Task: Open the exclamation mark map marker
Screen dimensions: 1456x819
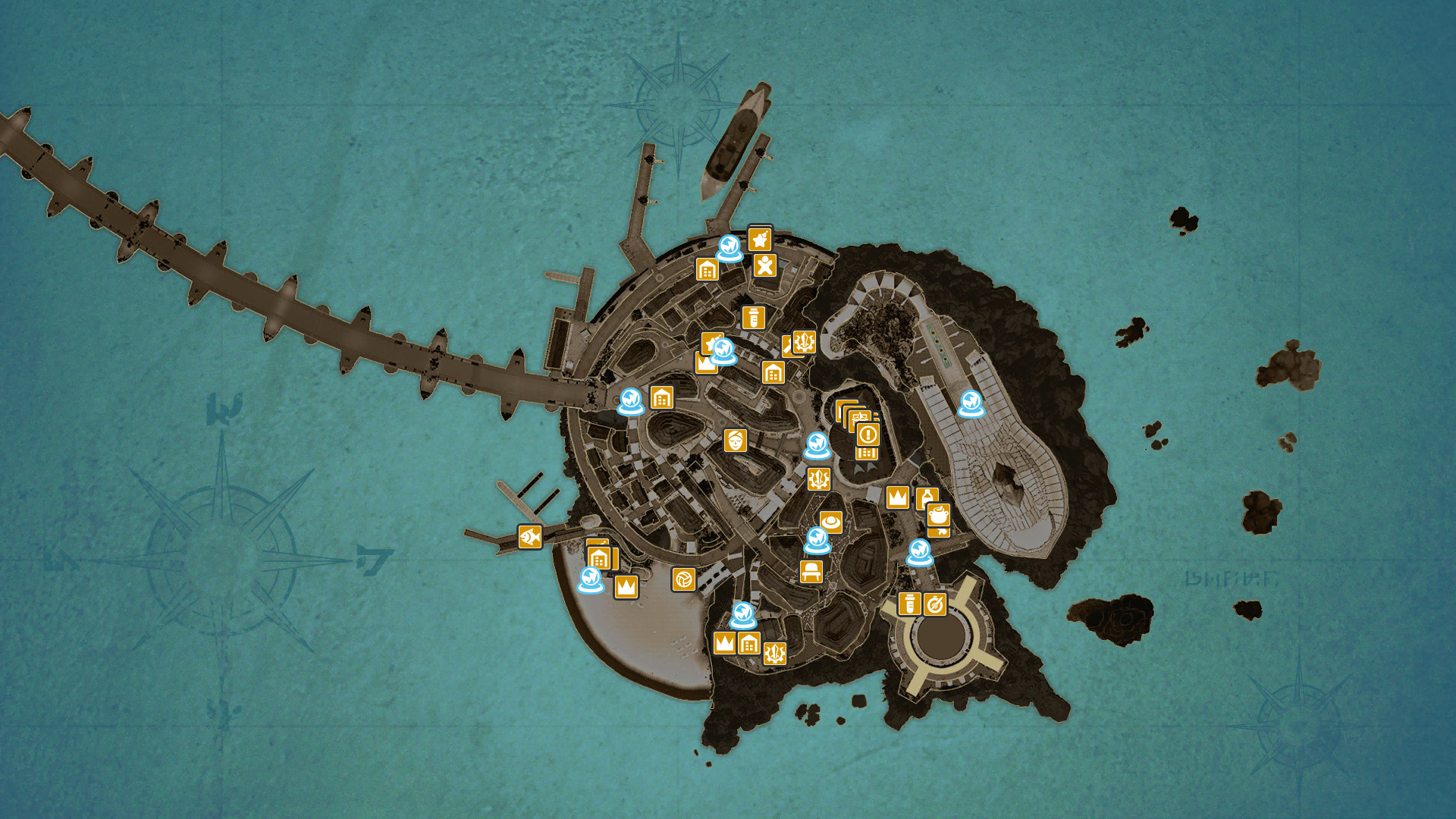Action: coord(868,435)
